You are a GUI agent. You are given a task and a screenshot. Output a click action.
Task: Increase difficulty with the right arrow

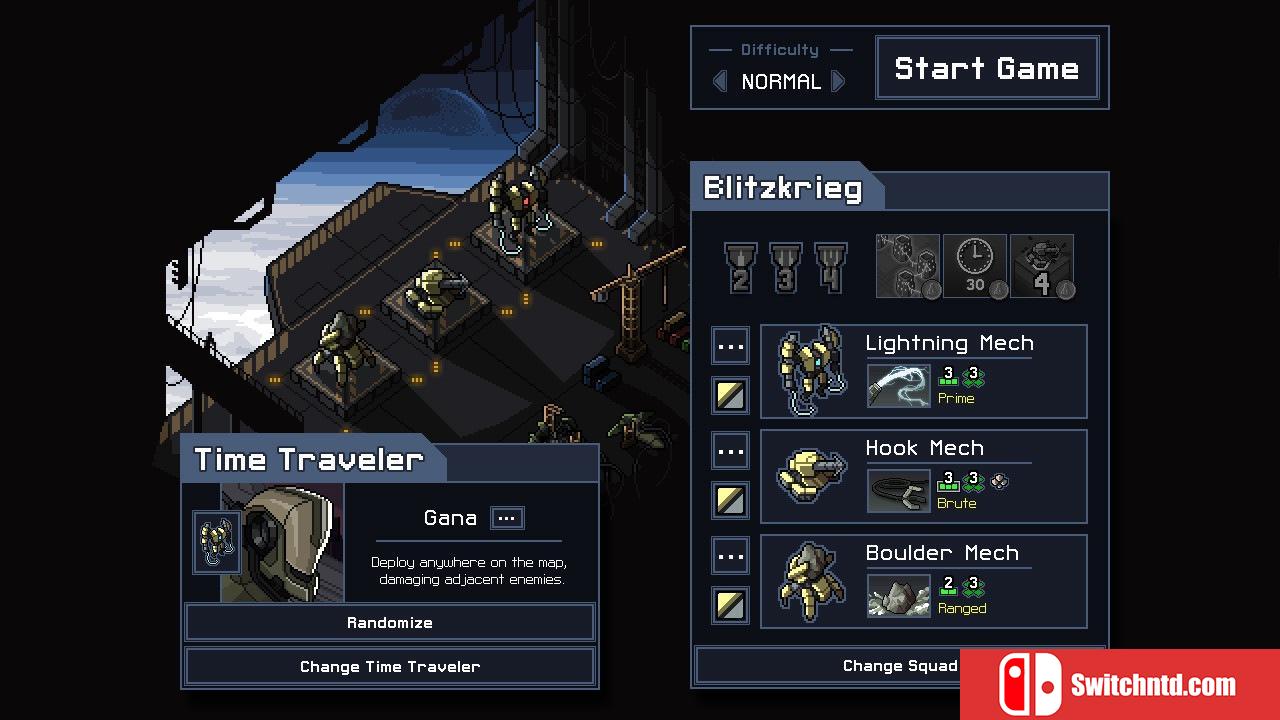coord(839,81)
